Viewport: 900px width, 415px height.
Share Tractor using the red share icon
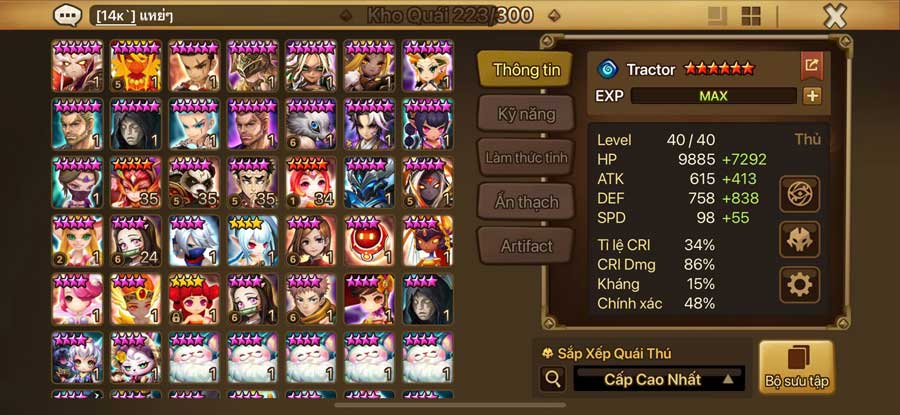click(811, 66)
